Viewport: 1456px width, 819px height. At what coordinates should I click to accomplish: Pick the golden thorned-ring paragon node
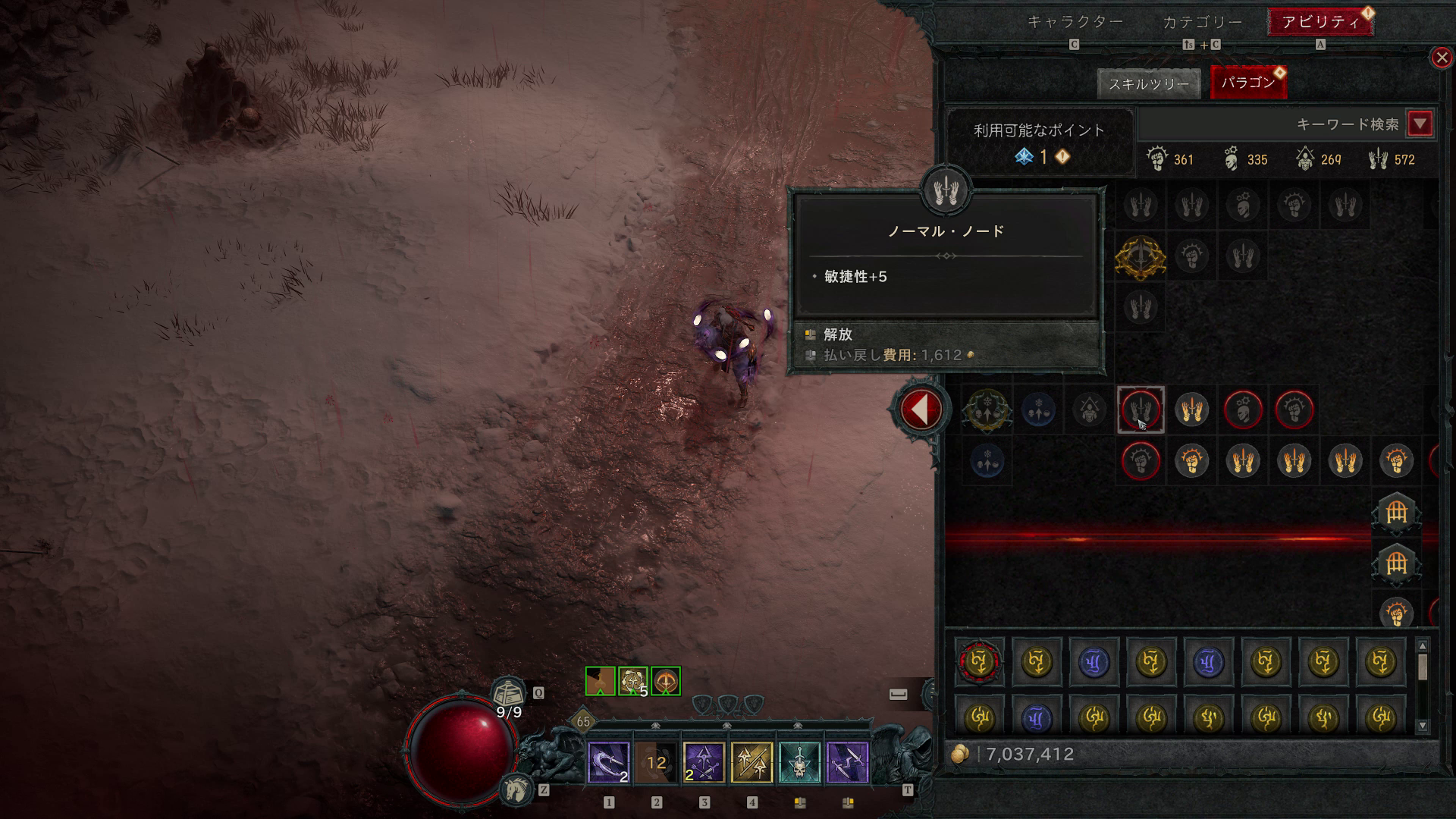pyautogui.click(x=1140, y=257)
